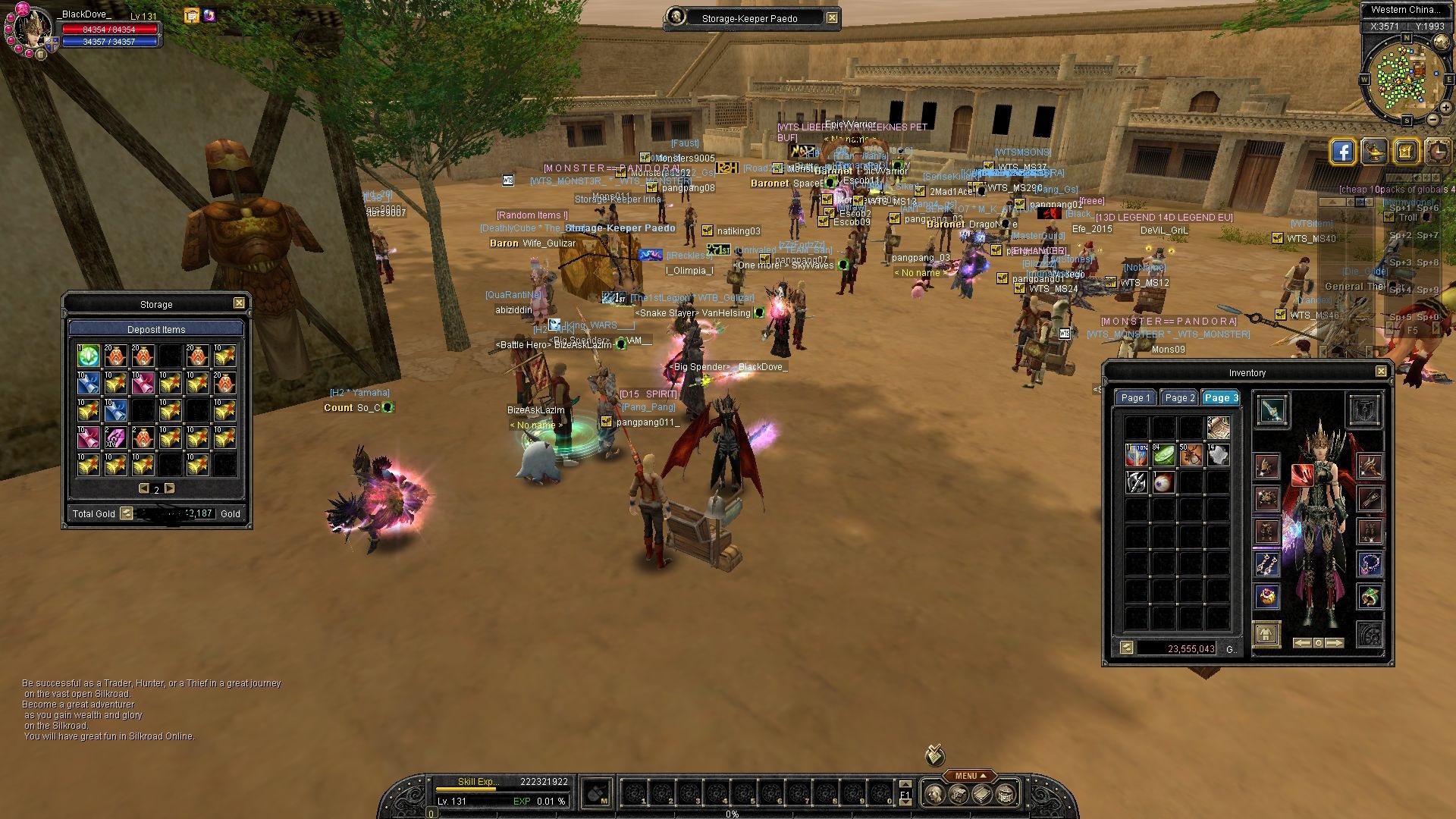Go to the previous storage page
The width and height of the screenshot is (1456, 819).
tap(143, 489)
